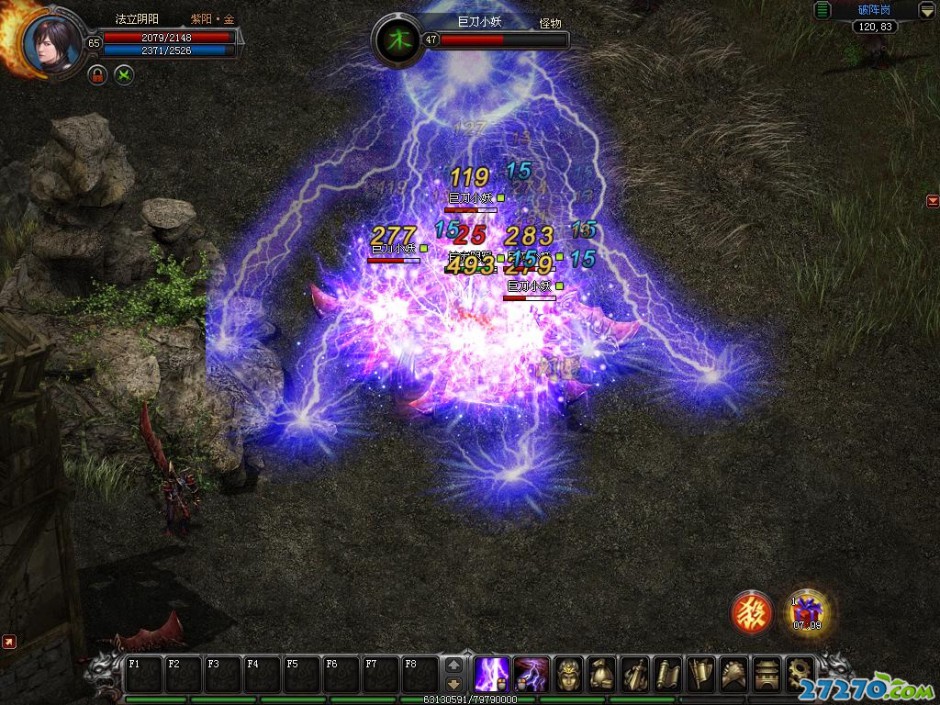
Task: Click the buff icon with the countdown timer
Action: pyautogui.click(x=808, y=612)
